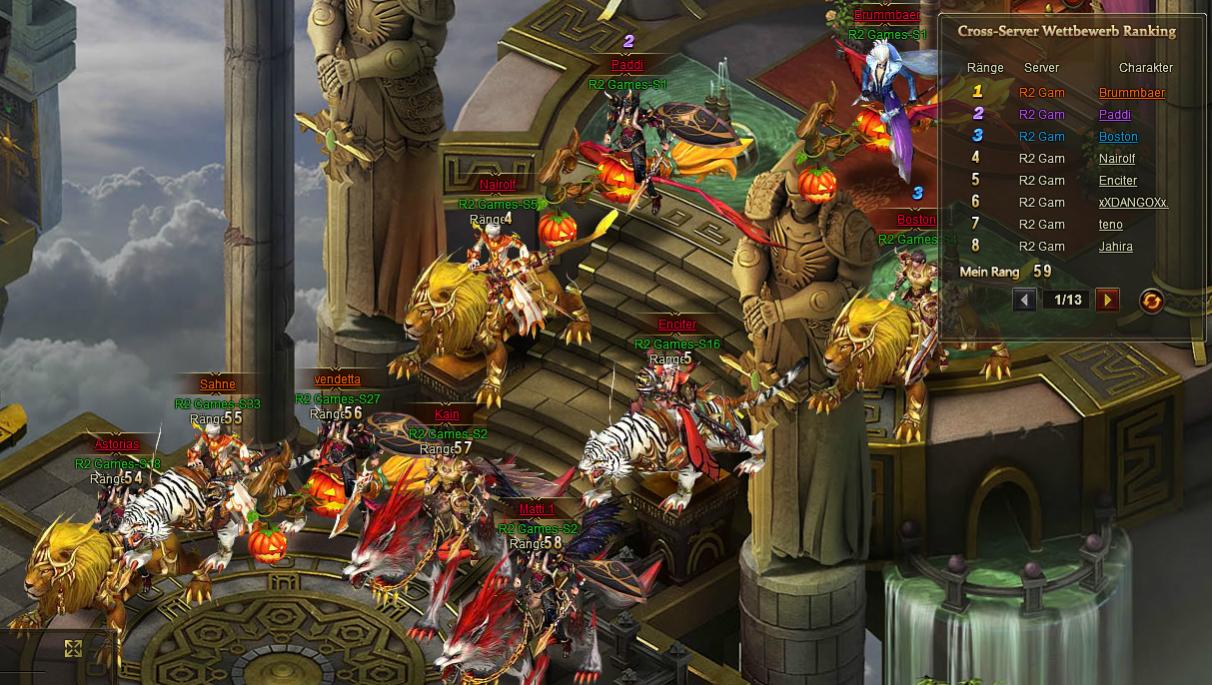Refresh the Cross-Server ranking list
The height and width of the screenshot is (685, 1212).
(1151, 300)
